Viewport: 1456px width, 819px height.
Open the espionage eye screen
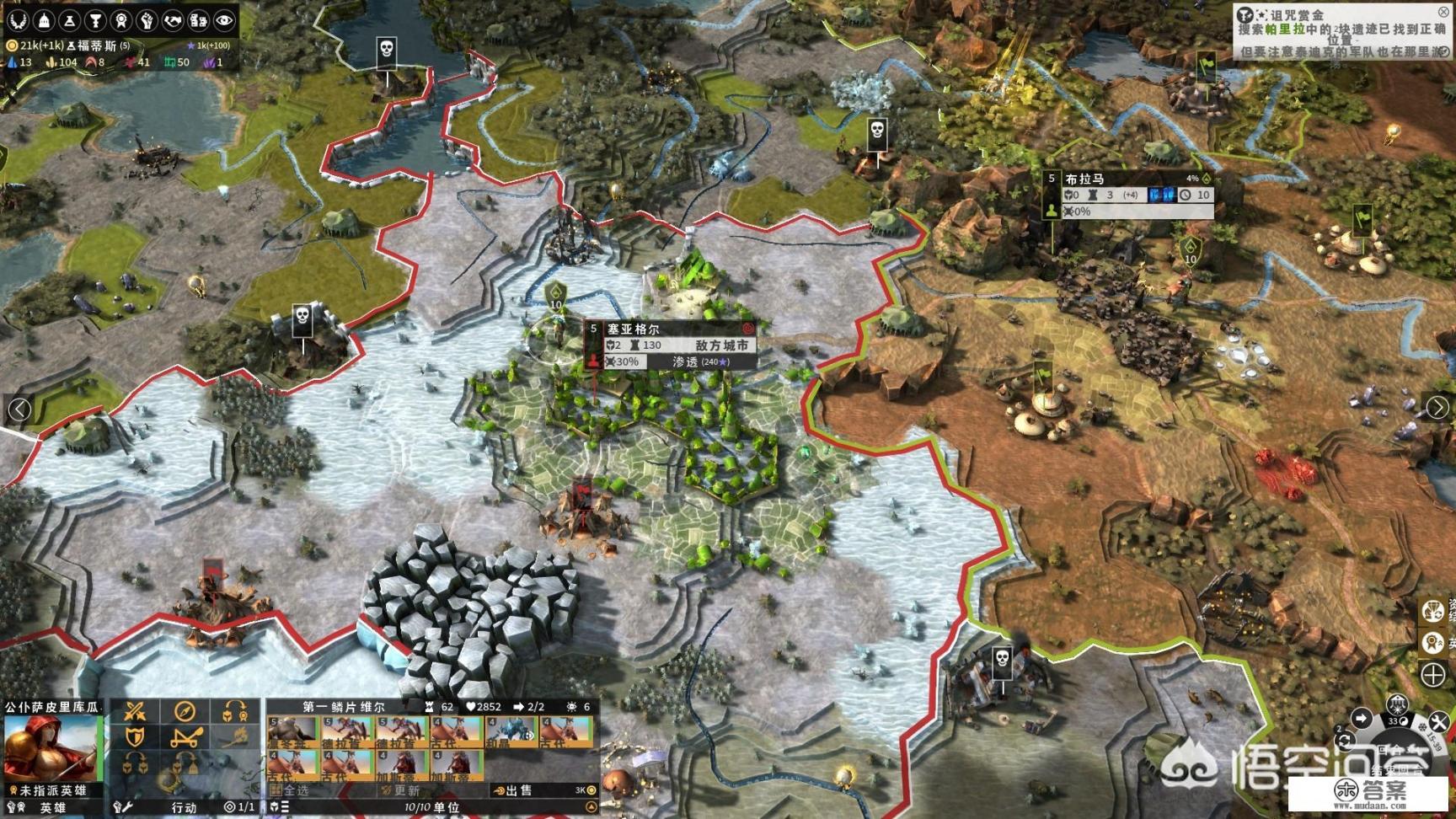[x=224, y=20]
